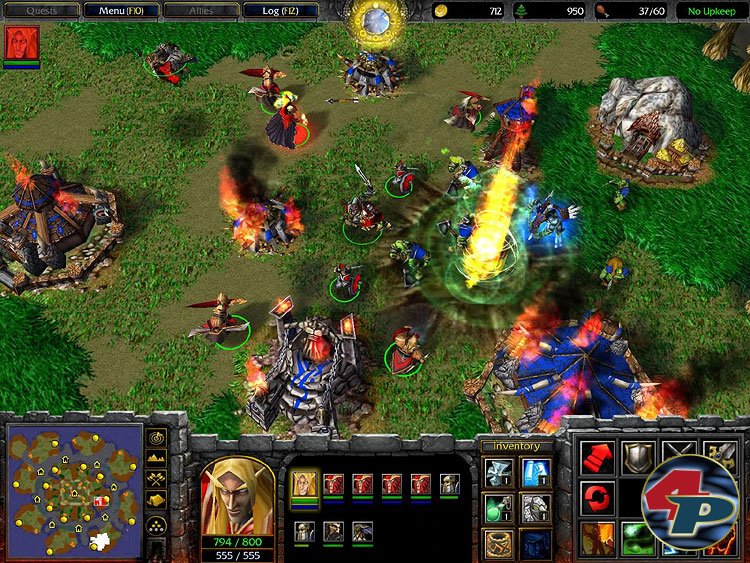Use the green potion in the inventory
The width and height of the screenshot is (750, 563).
click(497, 508)
